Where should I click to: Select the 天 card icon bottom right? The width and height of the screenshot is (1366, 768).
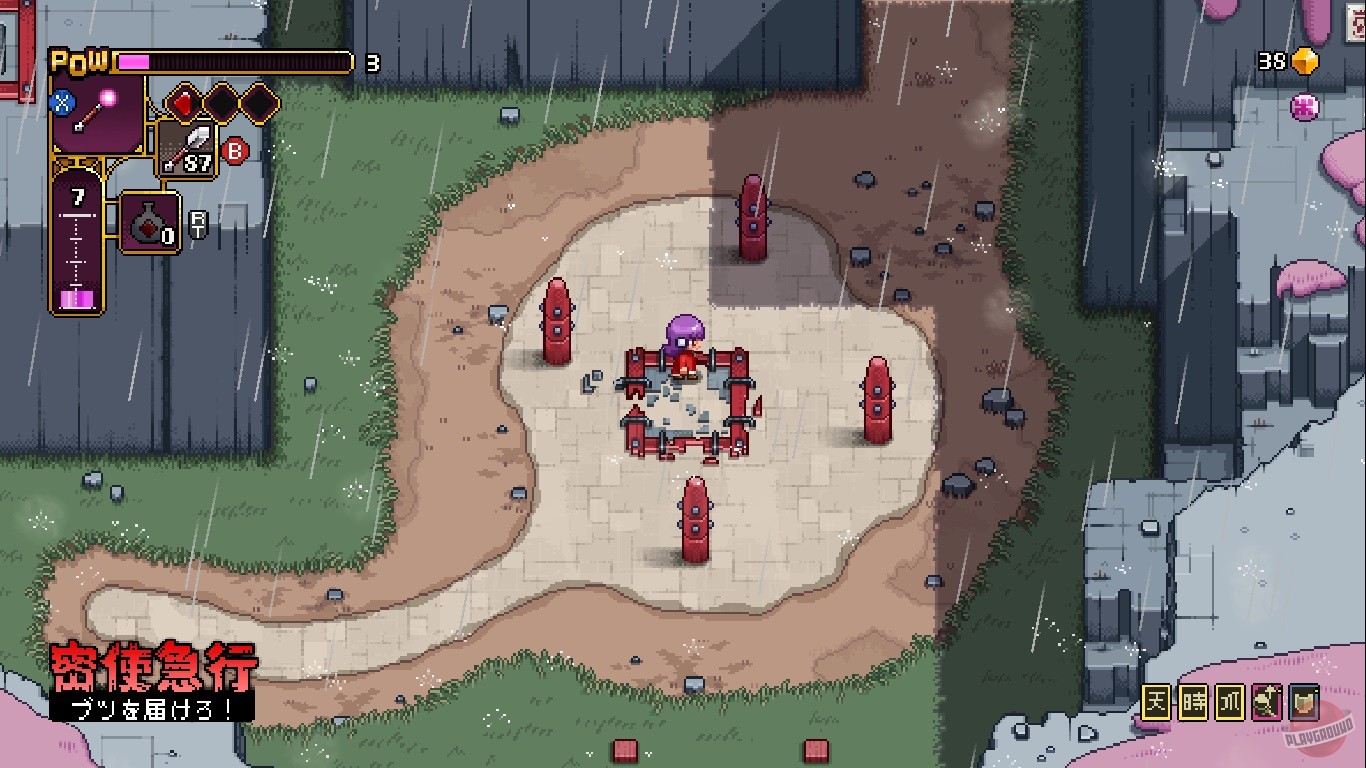coord(1156,701)
